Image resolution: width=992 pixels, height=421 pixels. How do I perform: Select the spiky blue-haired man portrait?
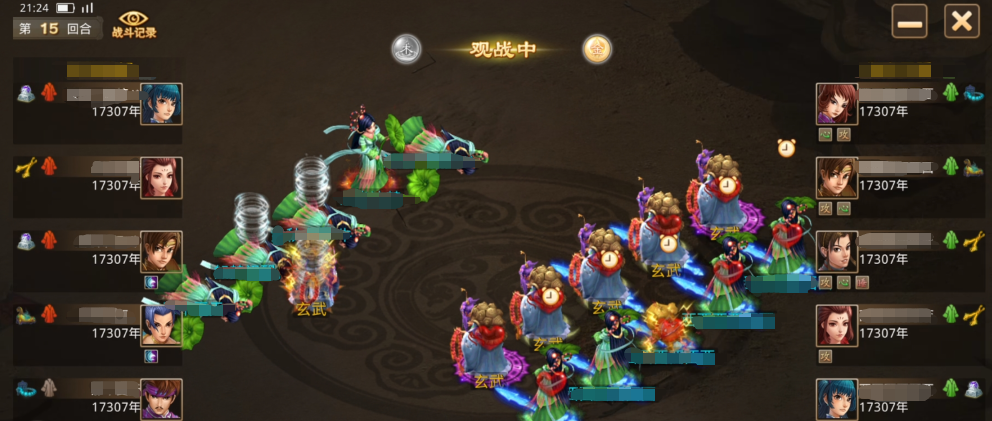tap(161, 326)
